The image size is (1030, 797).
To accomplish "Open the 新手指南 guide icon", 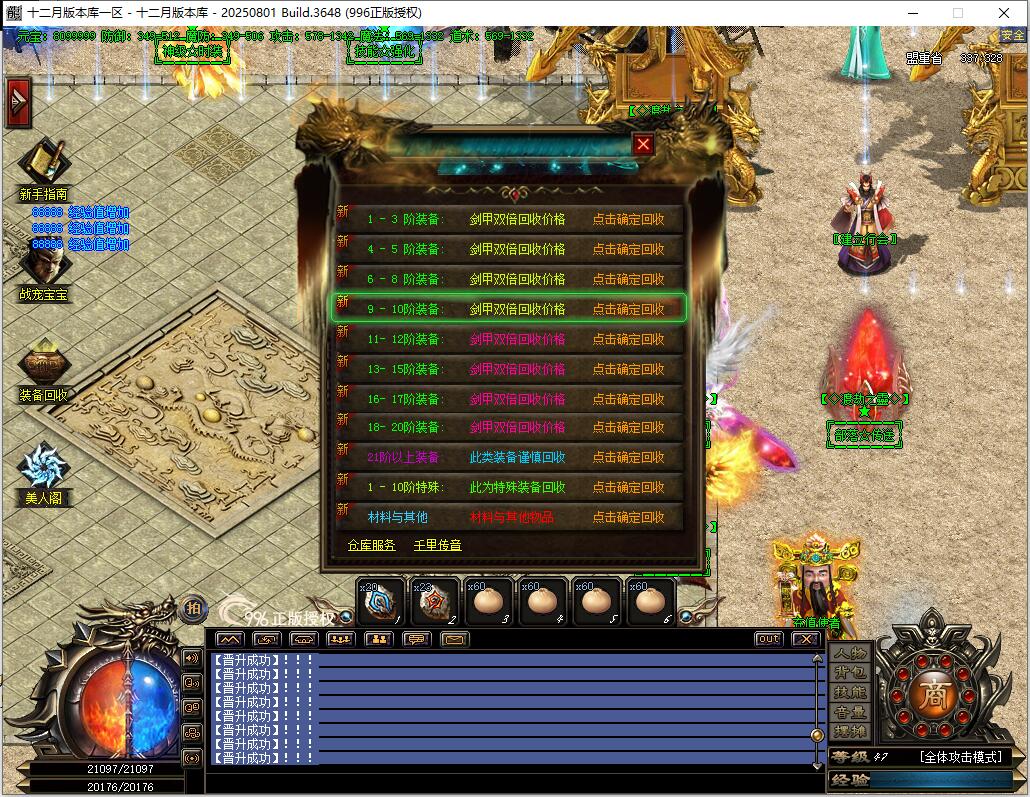I will (x=43, y=165).
